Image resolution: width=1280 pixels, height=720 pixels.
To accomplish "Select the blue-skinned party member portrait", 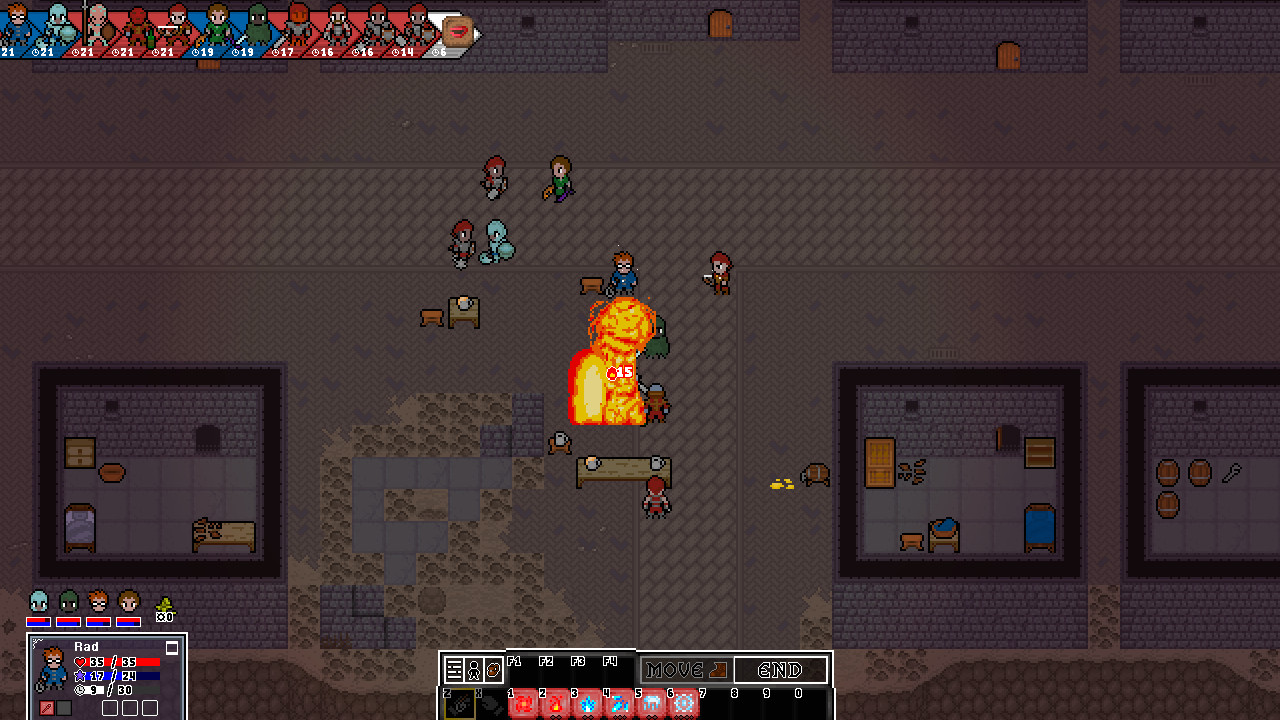I will point(38,603).
